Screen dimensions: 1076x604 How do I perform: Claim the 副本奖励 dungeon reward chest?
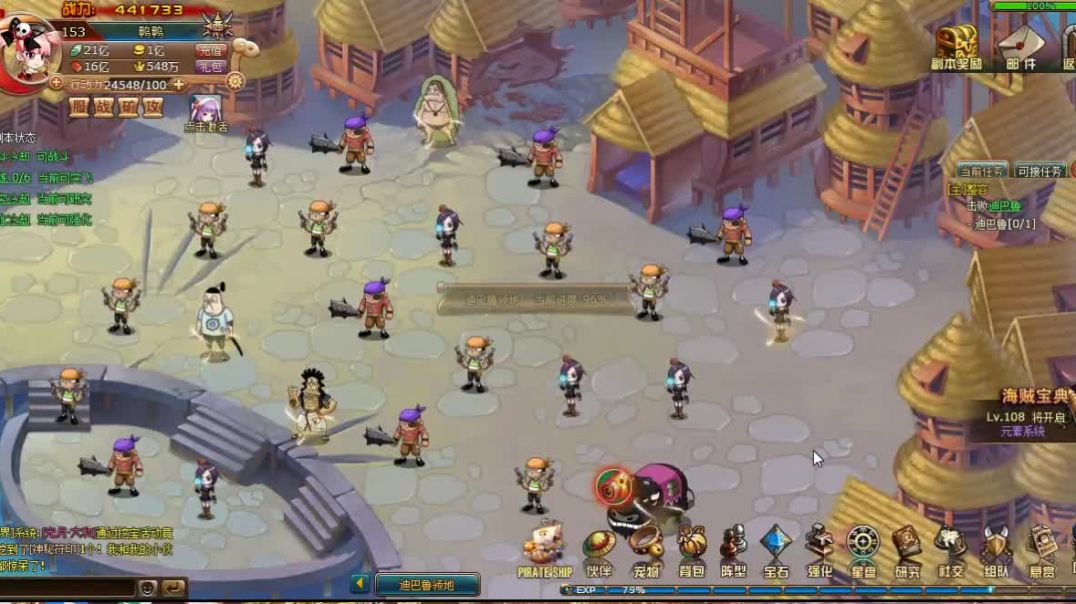coord(958,46)
